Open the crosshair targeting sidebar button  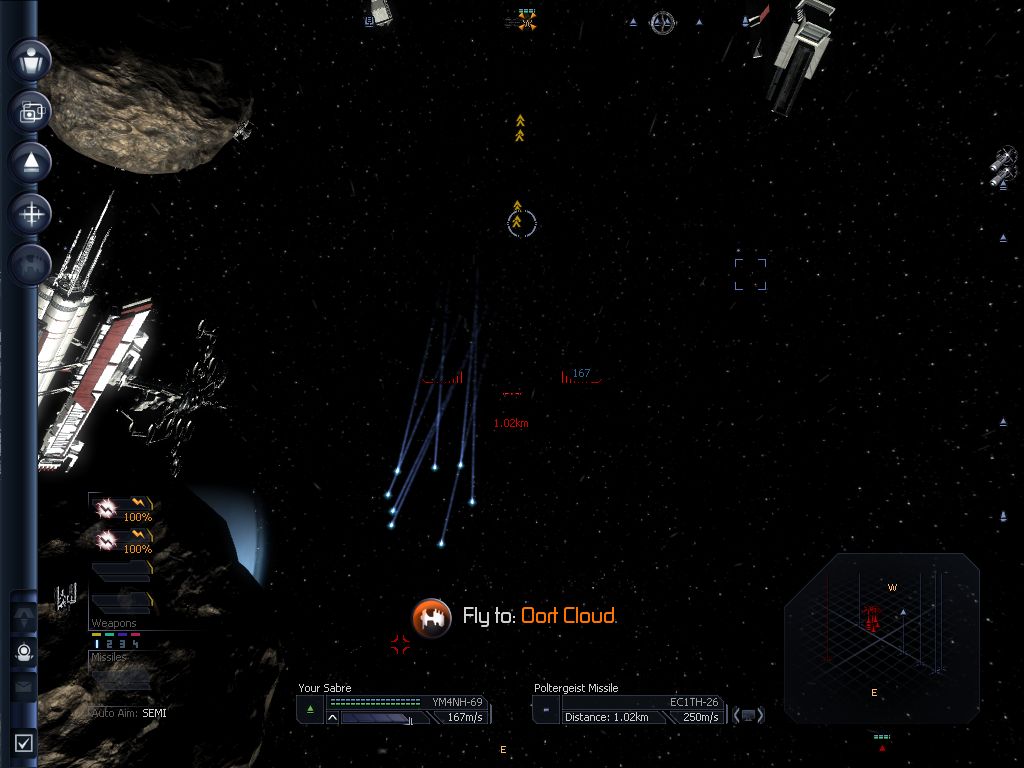31,213
